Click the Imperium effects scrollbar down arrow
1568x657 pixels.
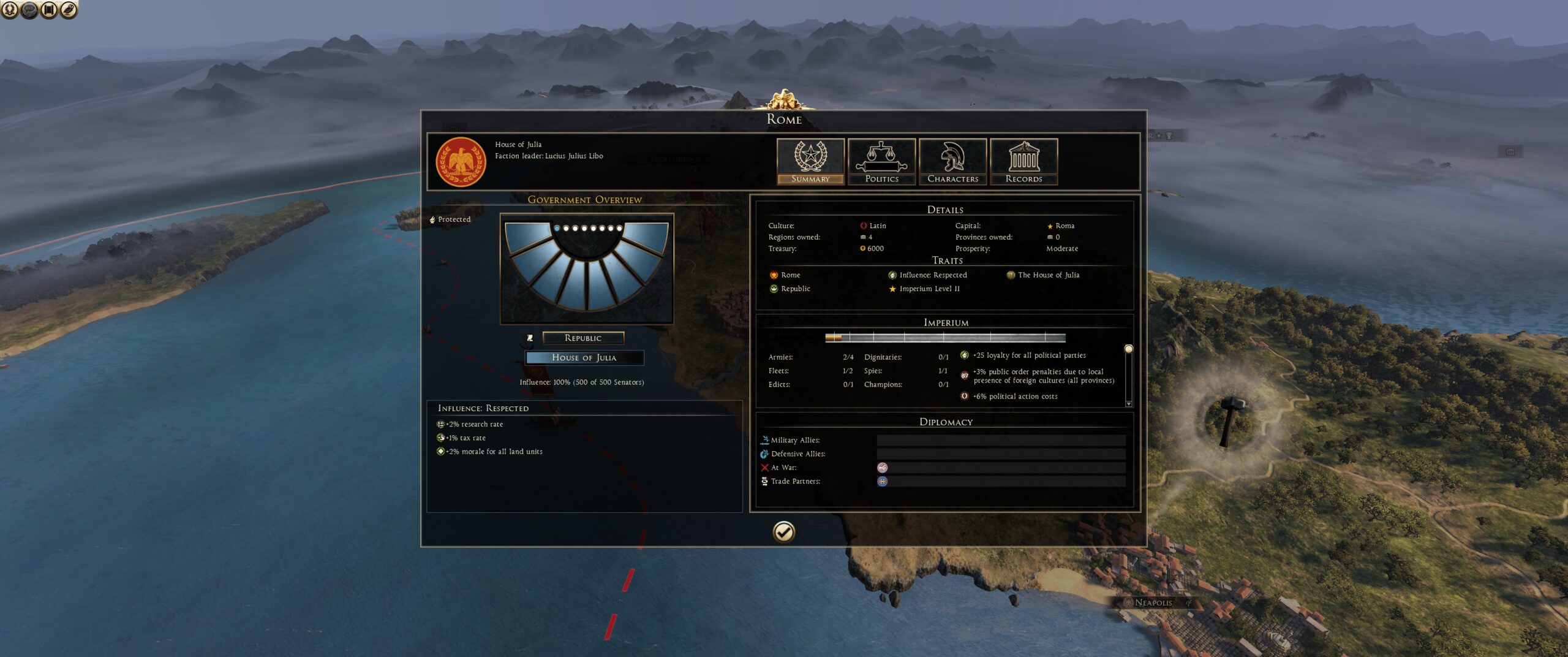[x=1128, y=404]
